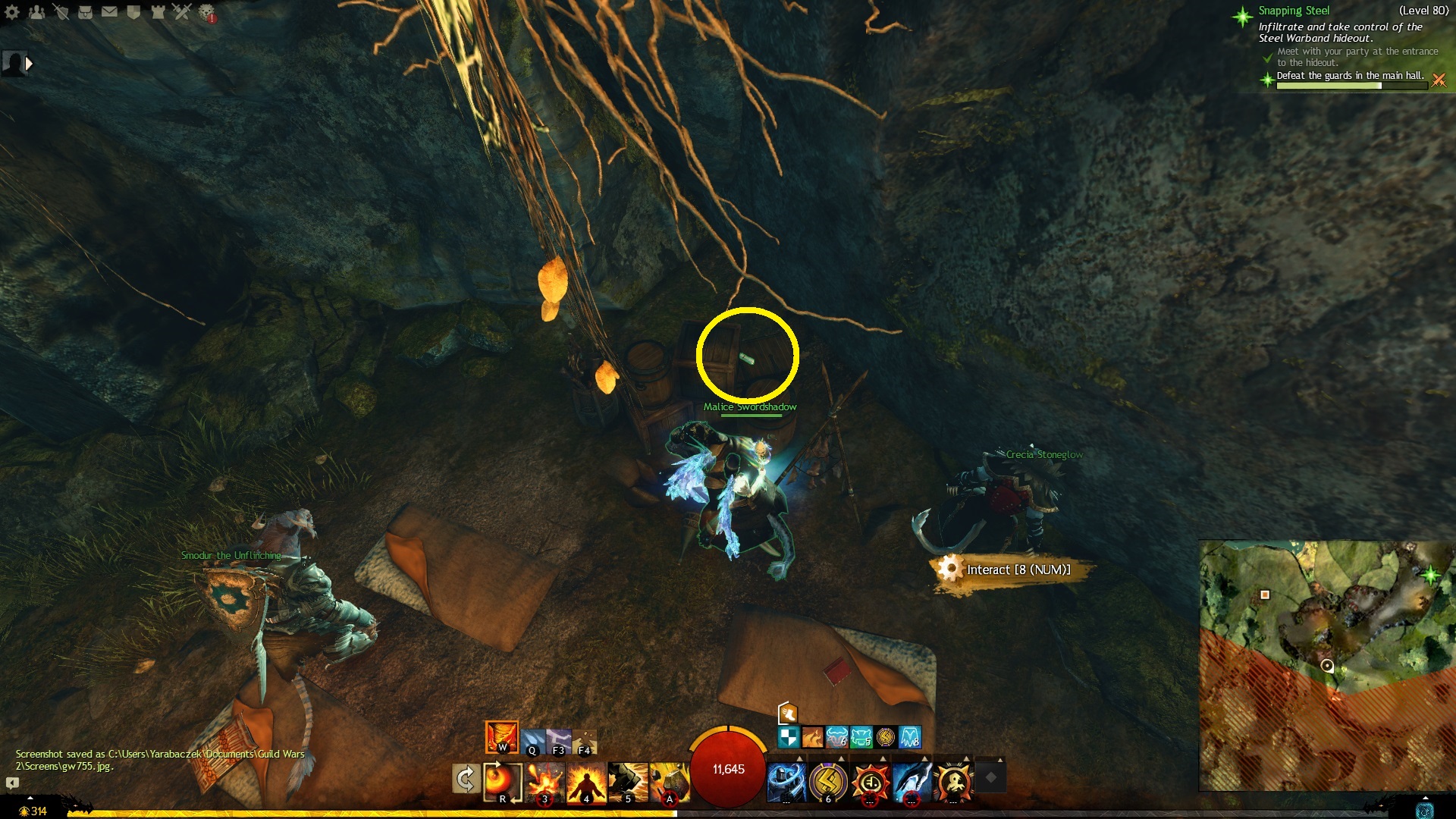Open the Black Lion lion-head icon
The width and height of the screenshot is (1456, 819).
coord(206,12)
